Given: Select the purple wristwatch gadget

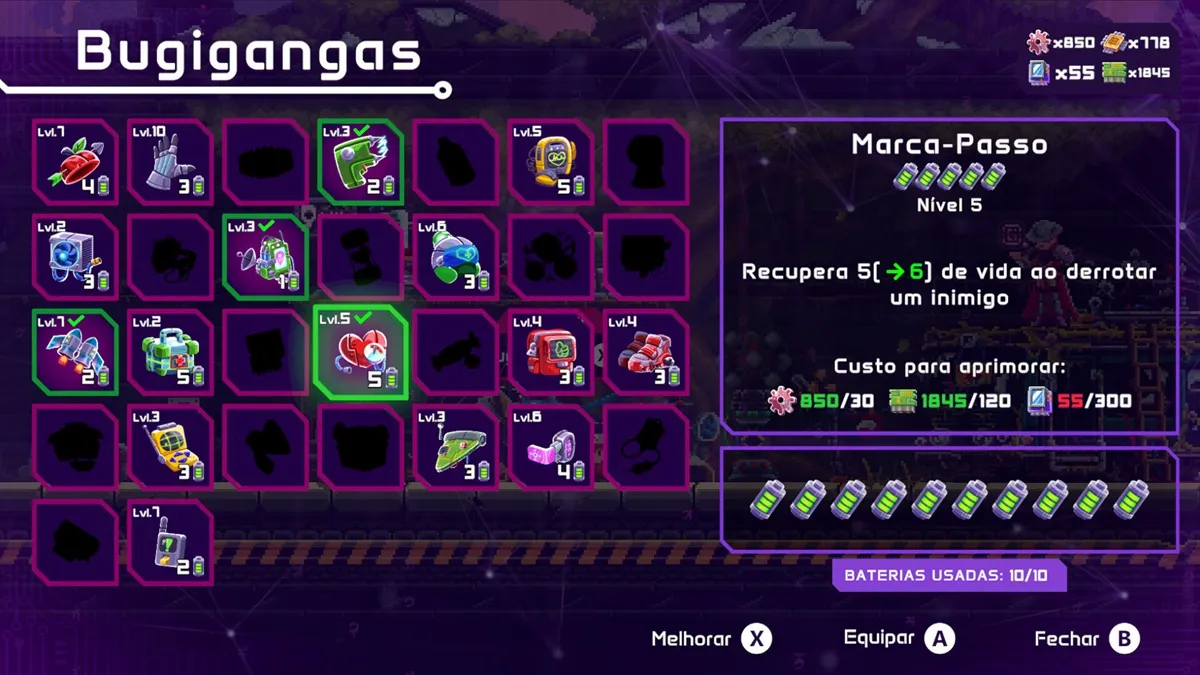Looking at the screenshot, I should click(x=550, y=447).
